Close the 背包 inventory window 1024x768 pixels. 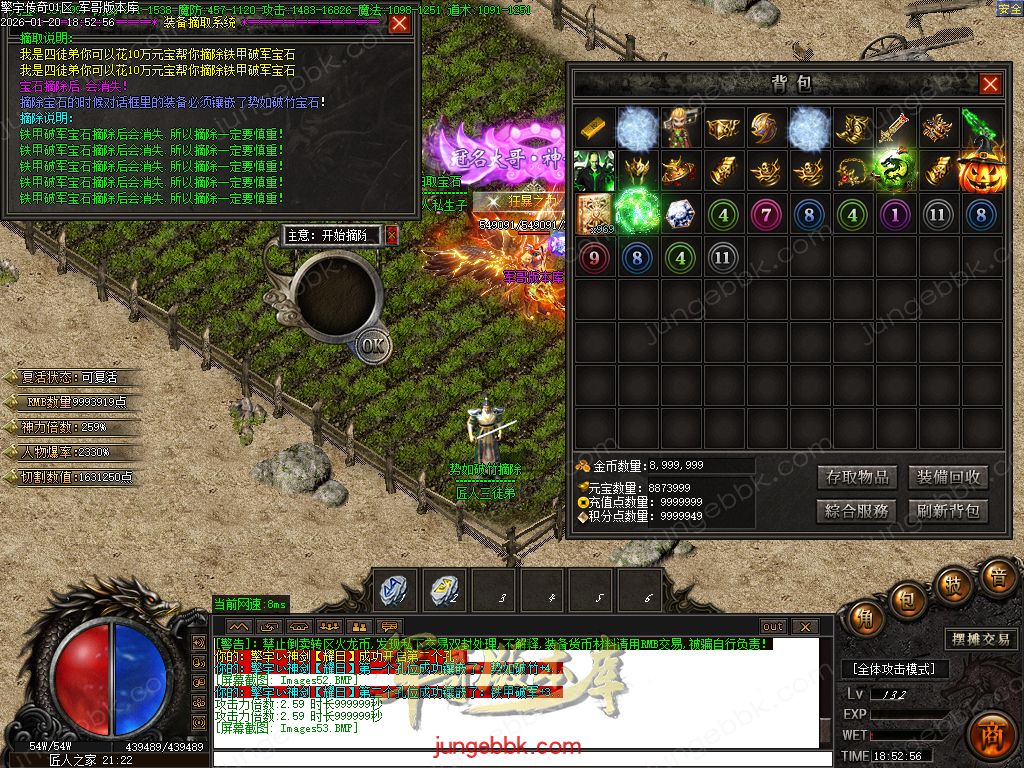click(990, 85)
